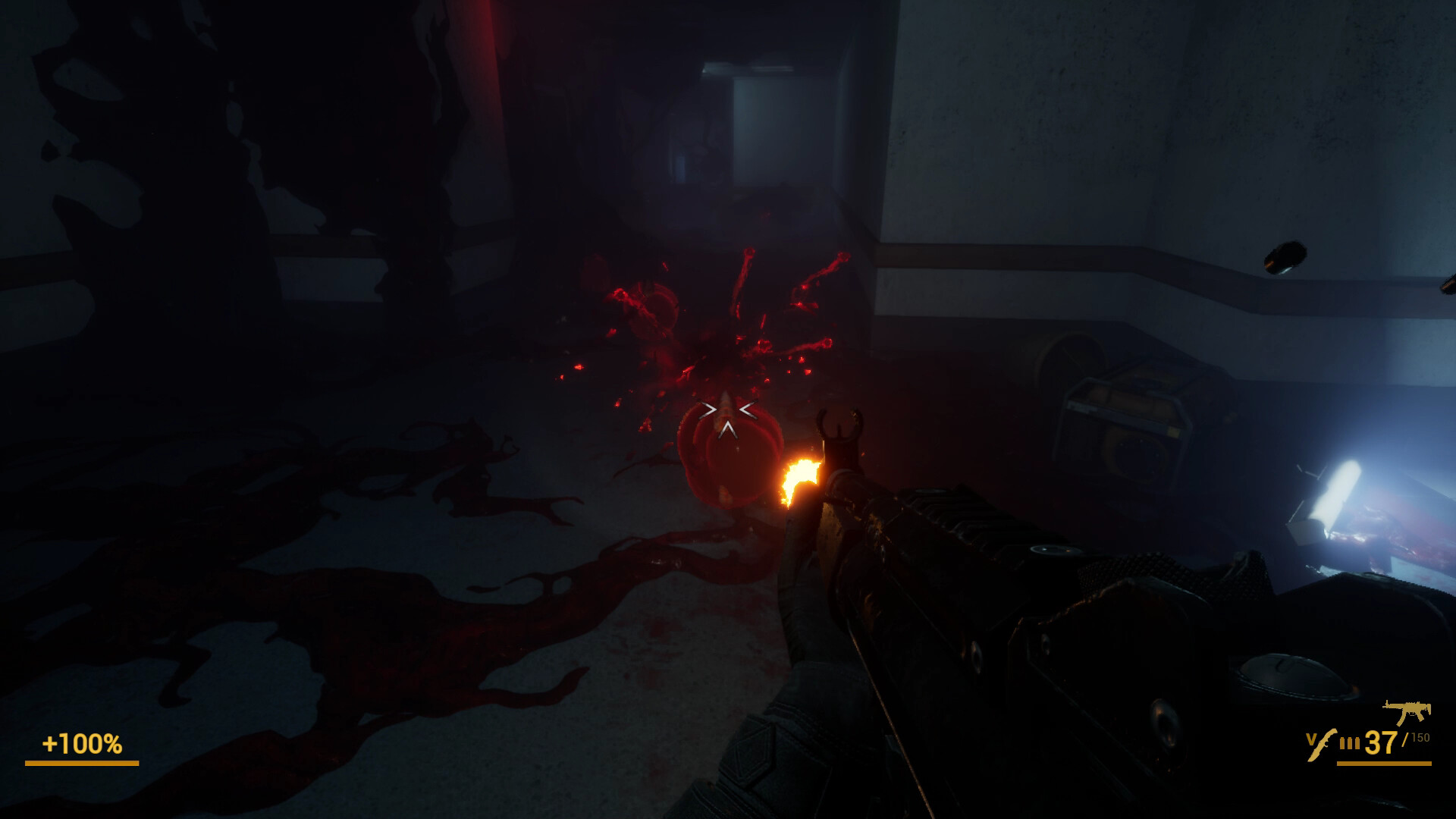Select the 37 ammo count number
The height and width of the screenshot is (819, 1456).
[x=1380, y=742]
